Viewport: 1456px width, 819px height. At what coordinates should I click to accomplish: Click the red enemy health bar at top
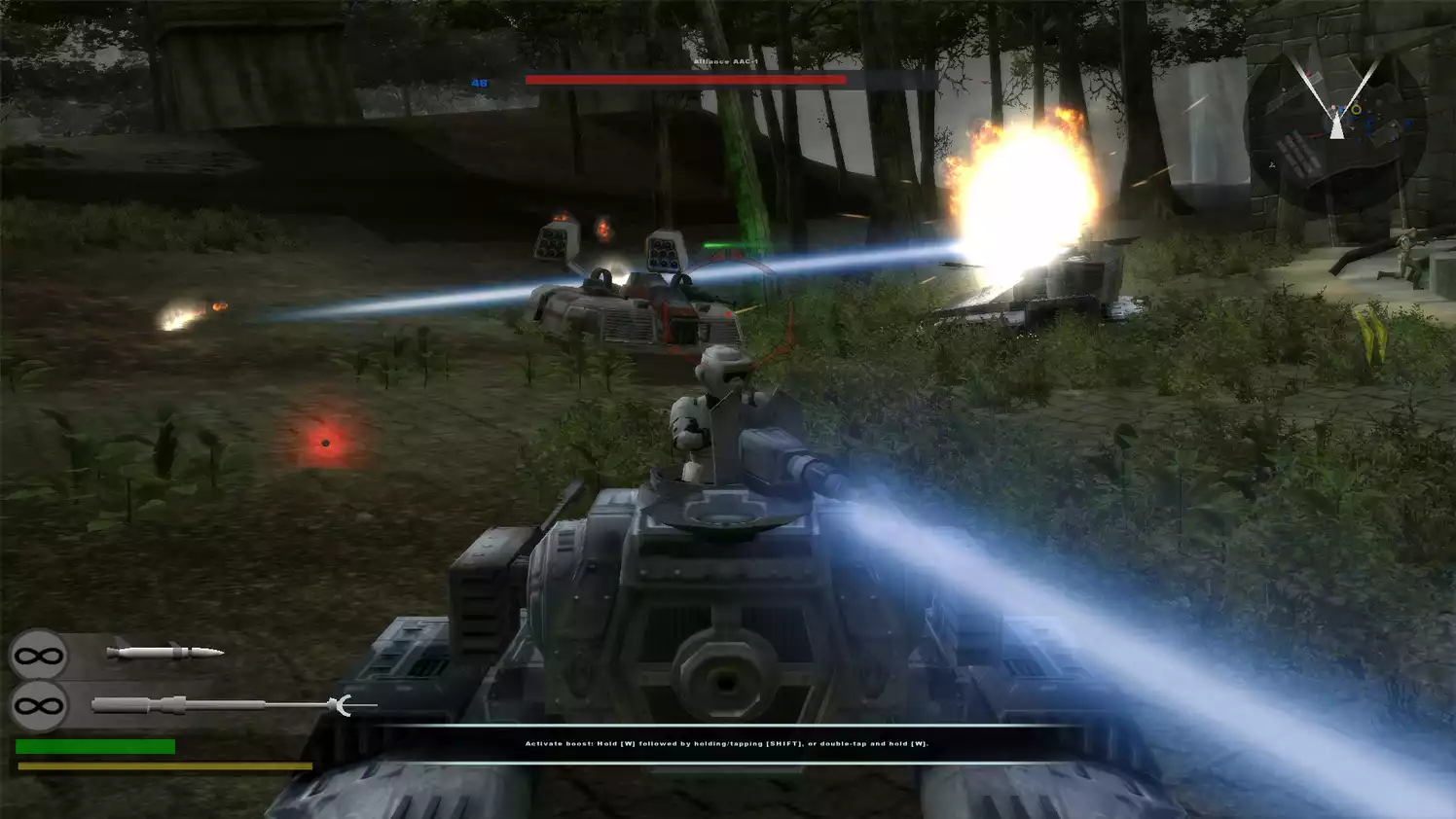684,81
